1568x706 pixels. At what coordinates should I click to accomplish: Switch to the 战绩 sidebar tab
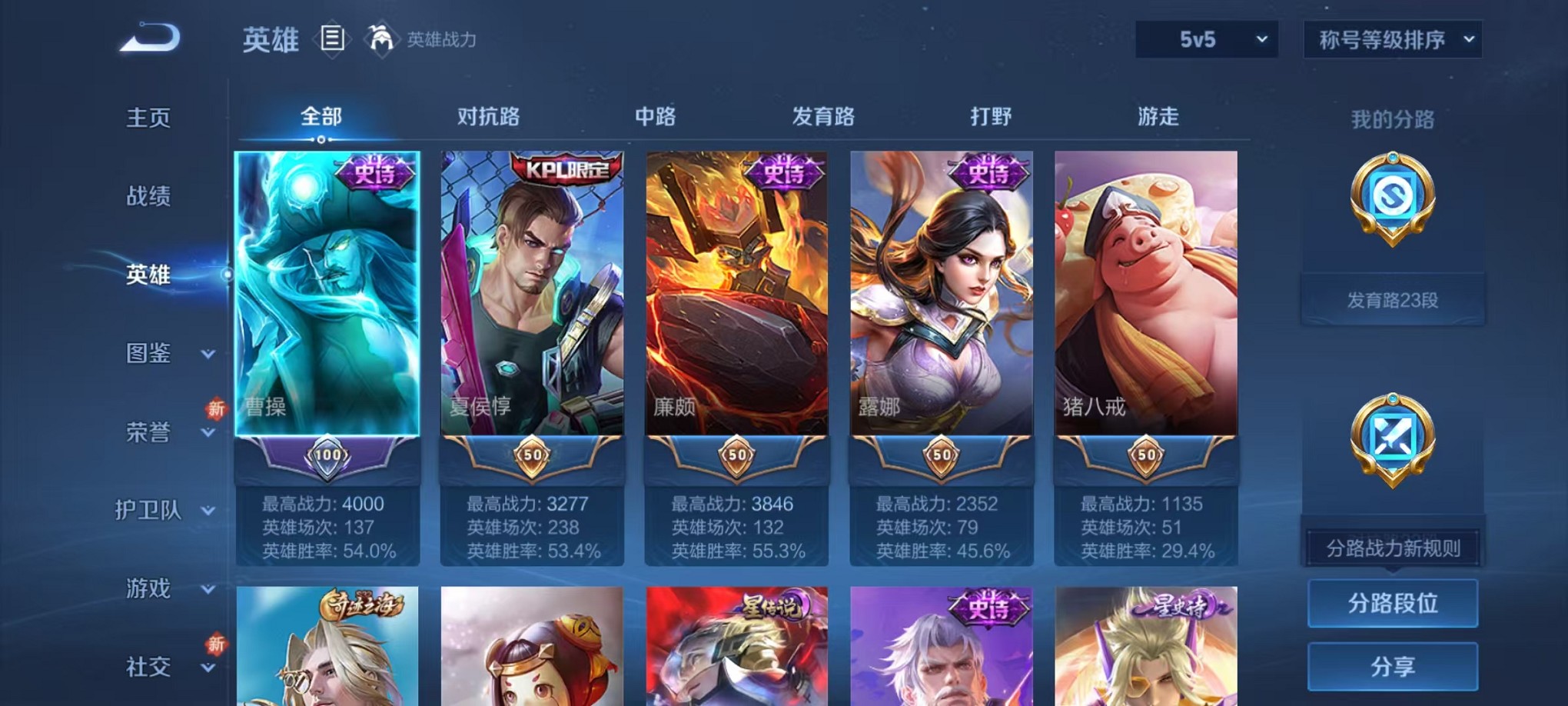[x=146, y=197]
